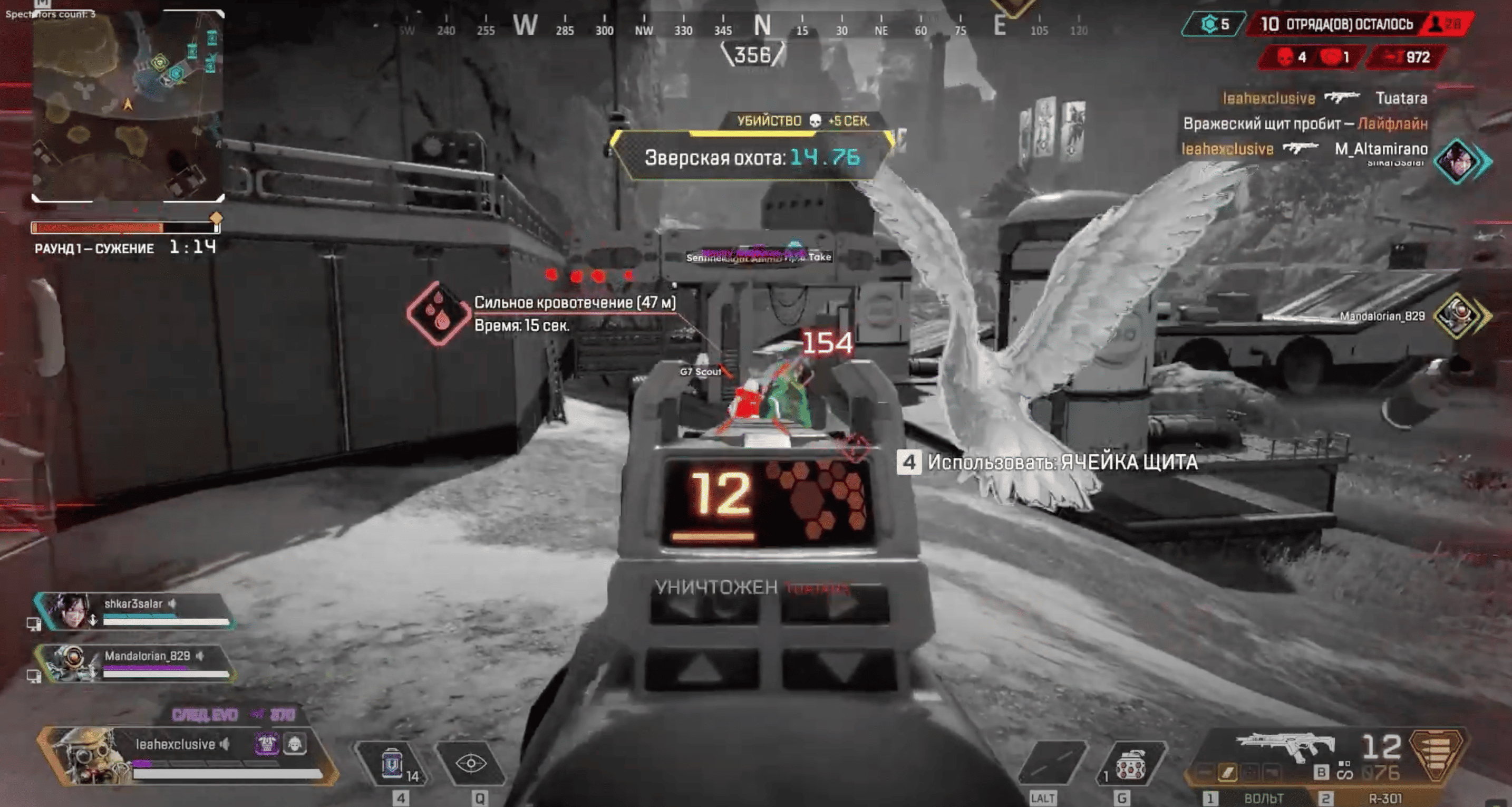
Task: Select the grenade ordnance slot
Action: pos(1130,764)
